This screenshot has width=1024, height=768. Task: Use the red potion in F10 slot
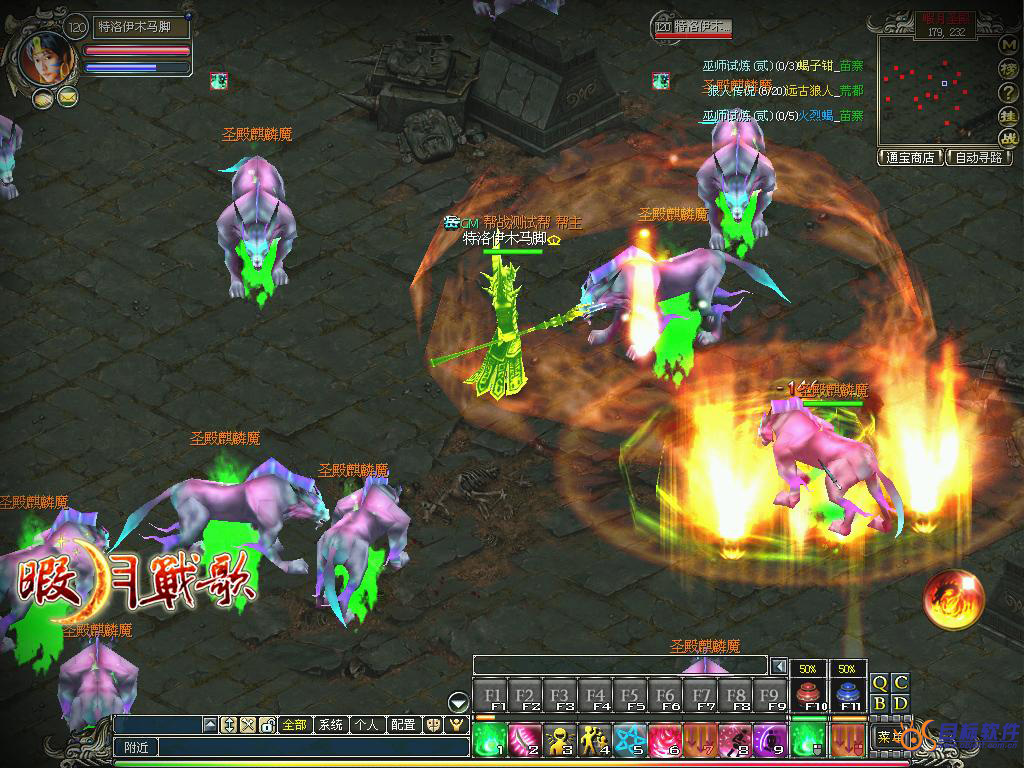[x=808, y=692]
